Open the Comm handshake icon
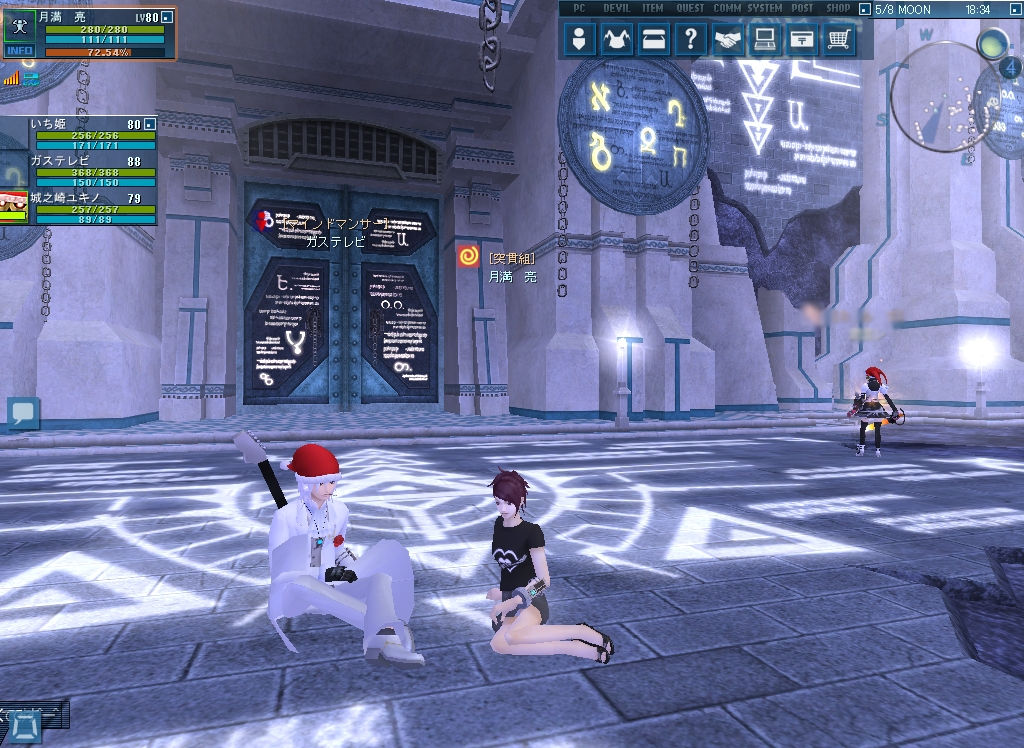Screen dimensions: 1024x748 [727, 40]
